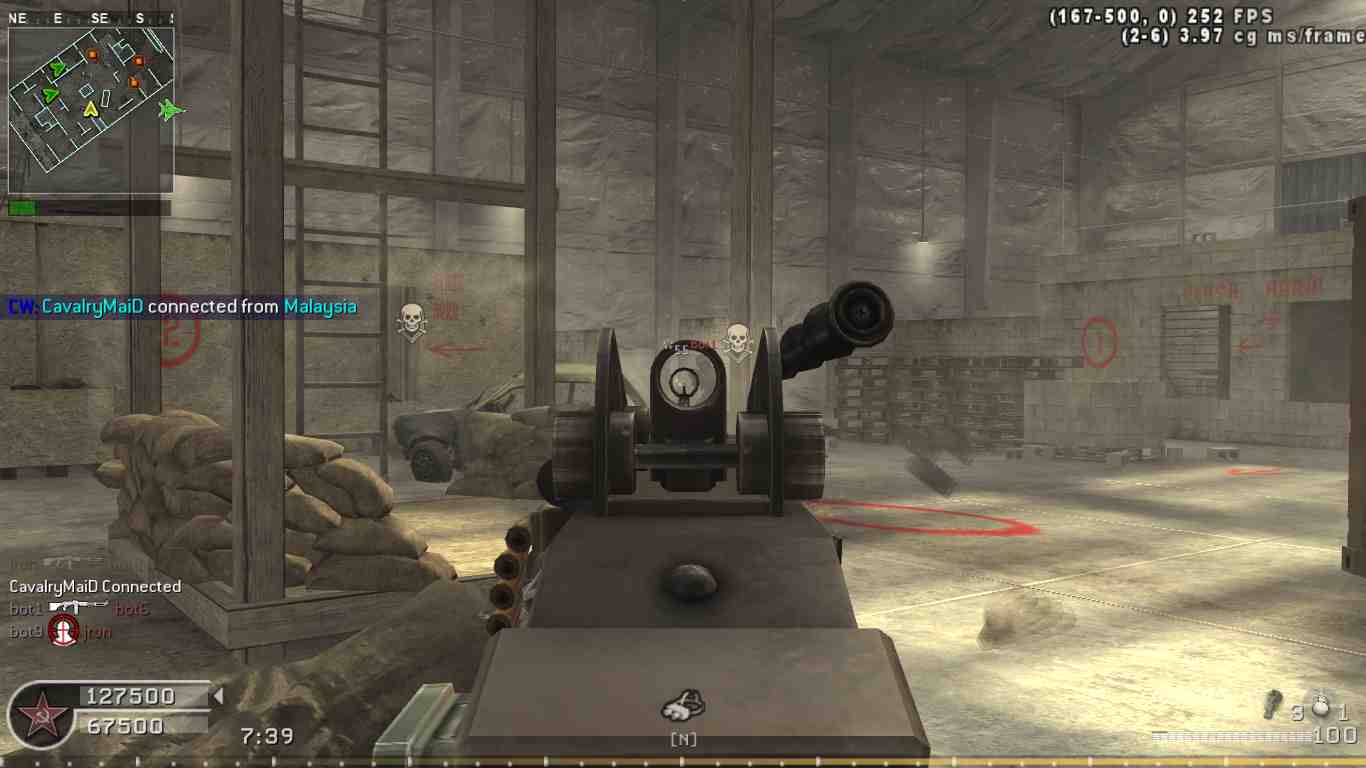
Task: Select the night vision goggles icon
Action: [x=683, y=707]
